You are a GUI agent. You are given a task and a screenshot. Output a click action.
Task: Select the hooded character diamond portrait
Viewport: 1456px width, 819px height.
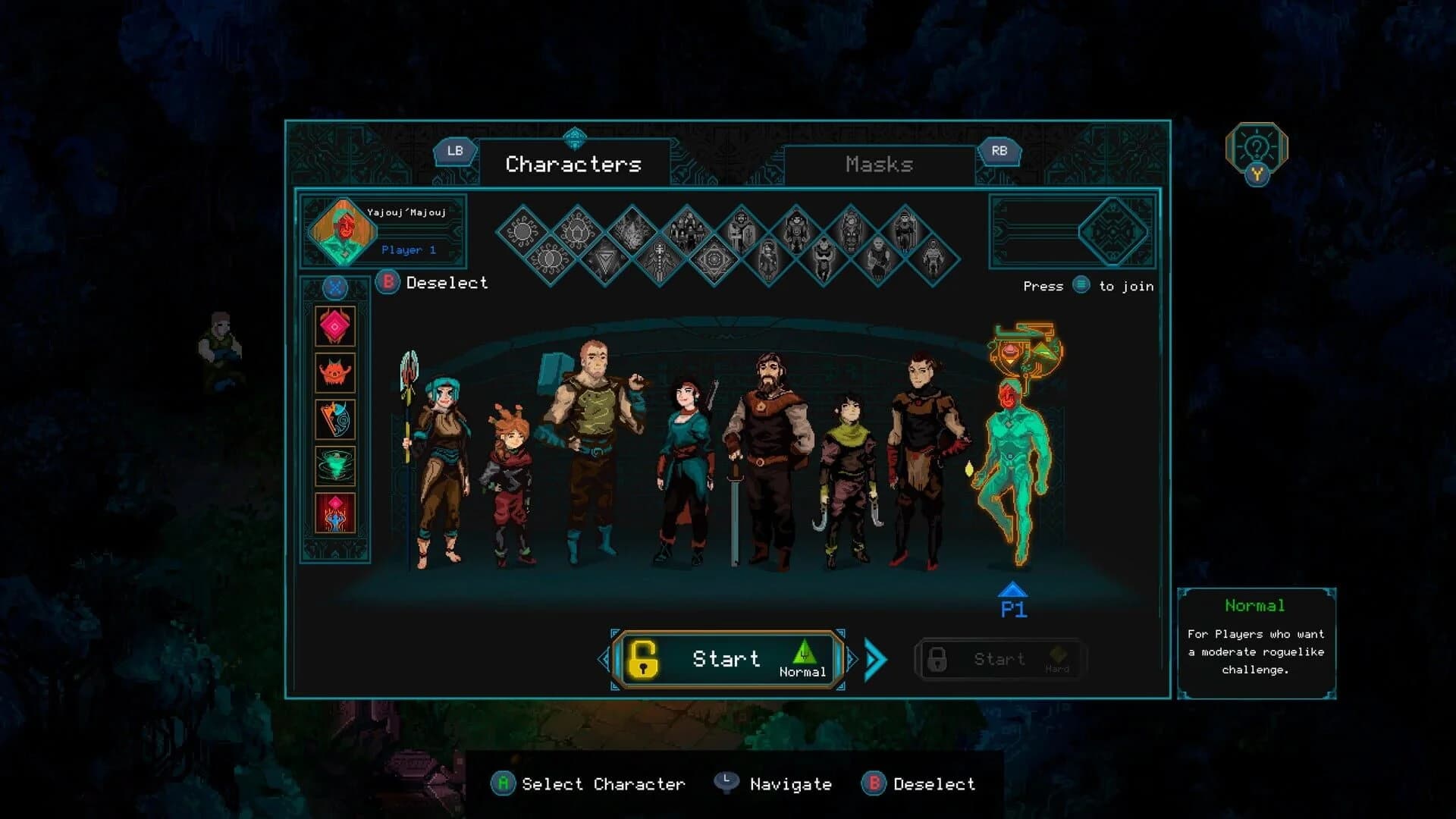[739, 227]
